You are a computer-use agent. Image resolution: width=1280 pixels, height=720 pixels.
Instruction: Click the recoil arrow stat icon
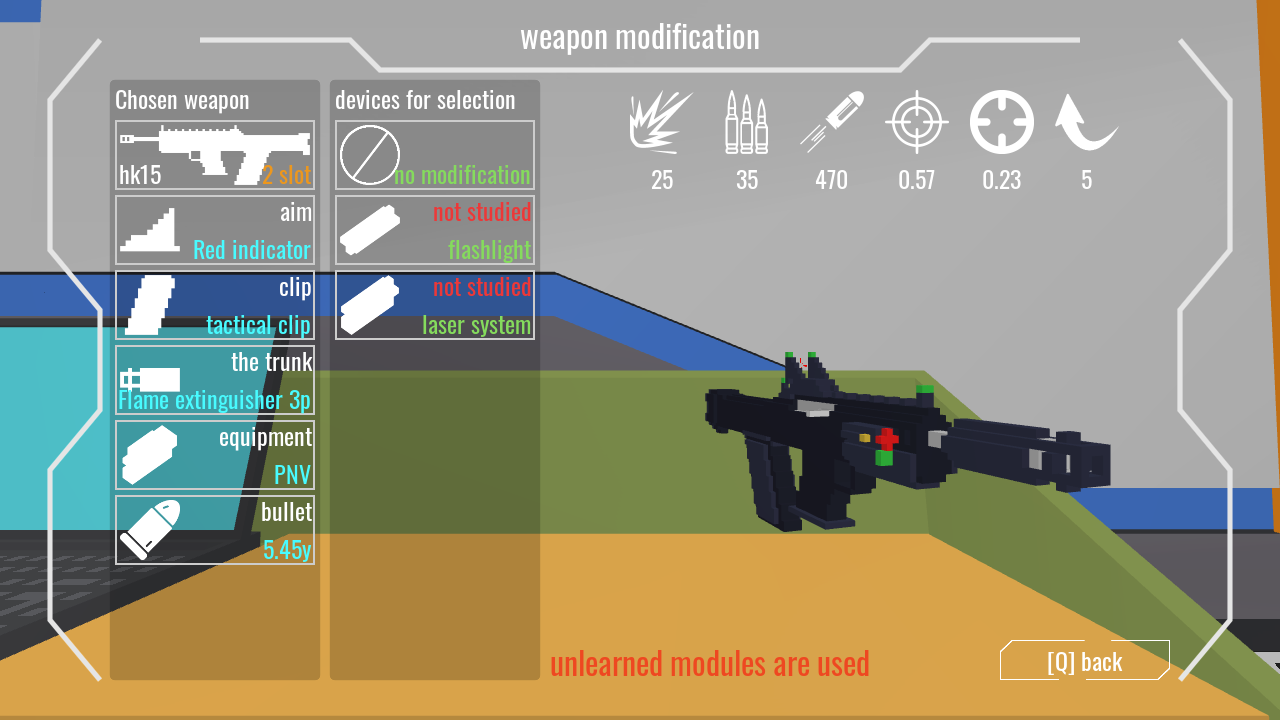[1086, 122]
